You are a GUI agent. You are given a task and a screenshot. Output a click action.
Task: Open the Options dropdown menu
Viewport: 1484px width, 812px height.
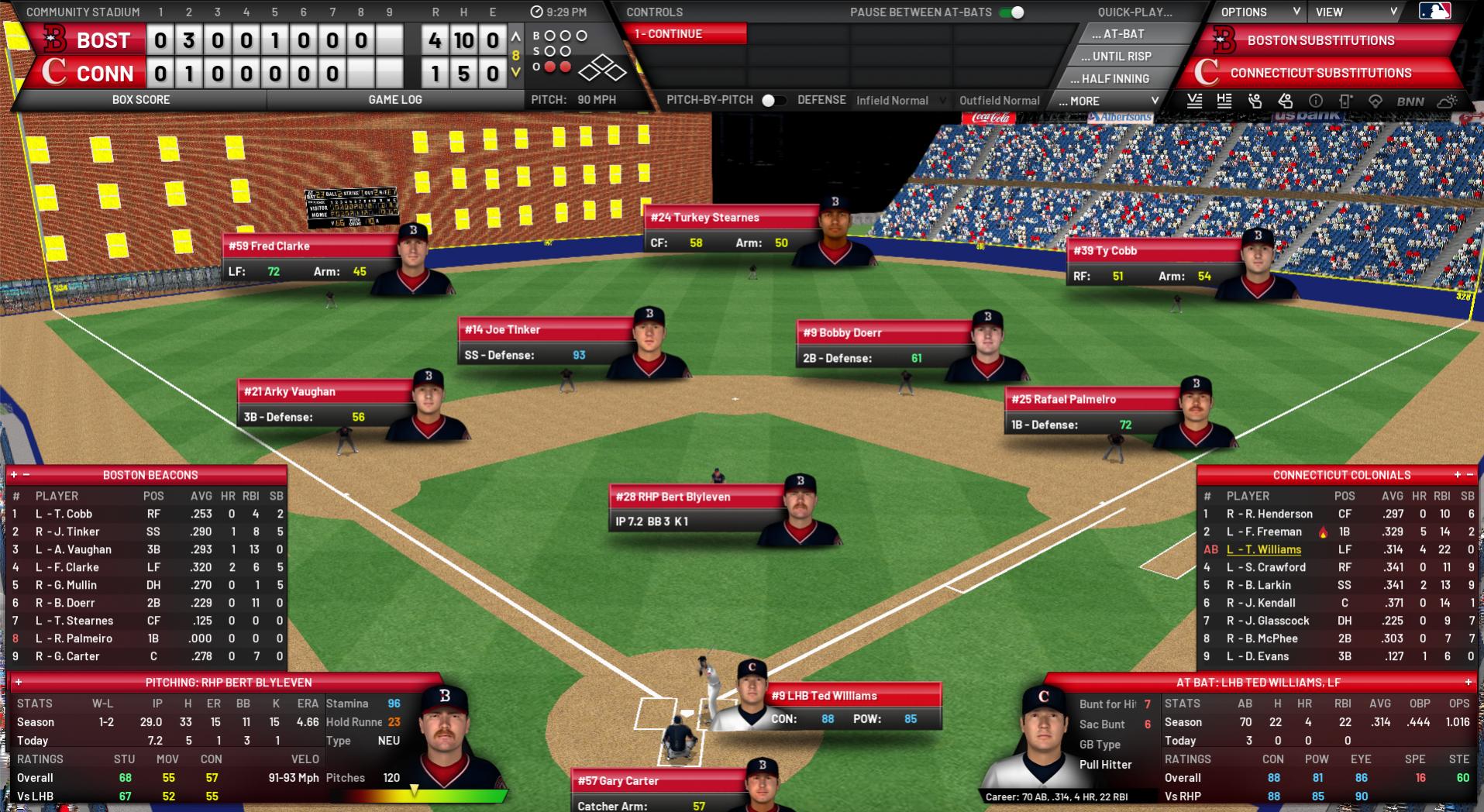[1260, 12]
